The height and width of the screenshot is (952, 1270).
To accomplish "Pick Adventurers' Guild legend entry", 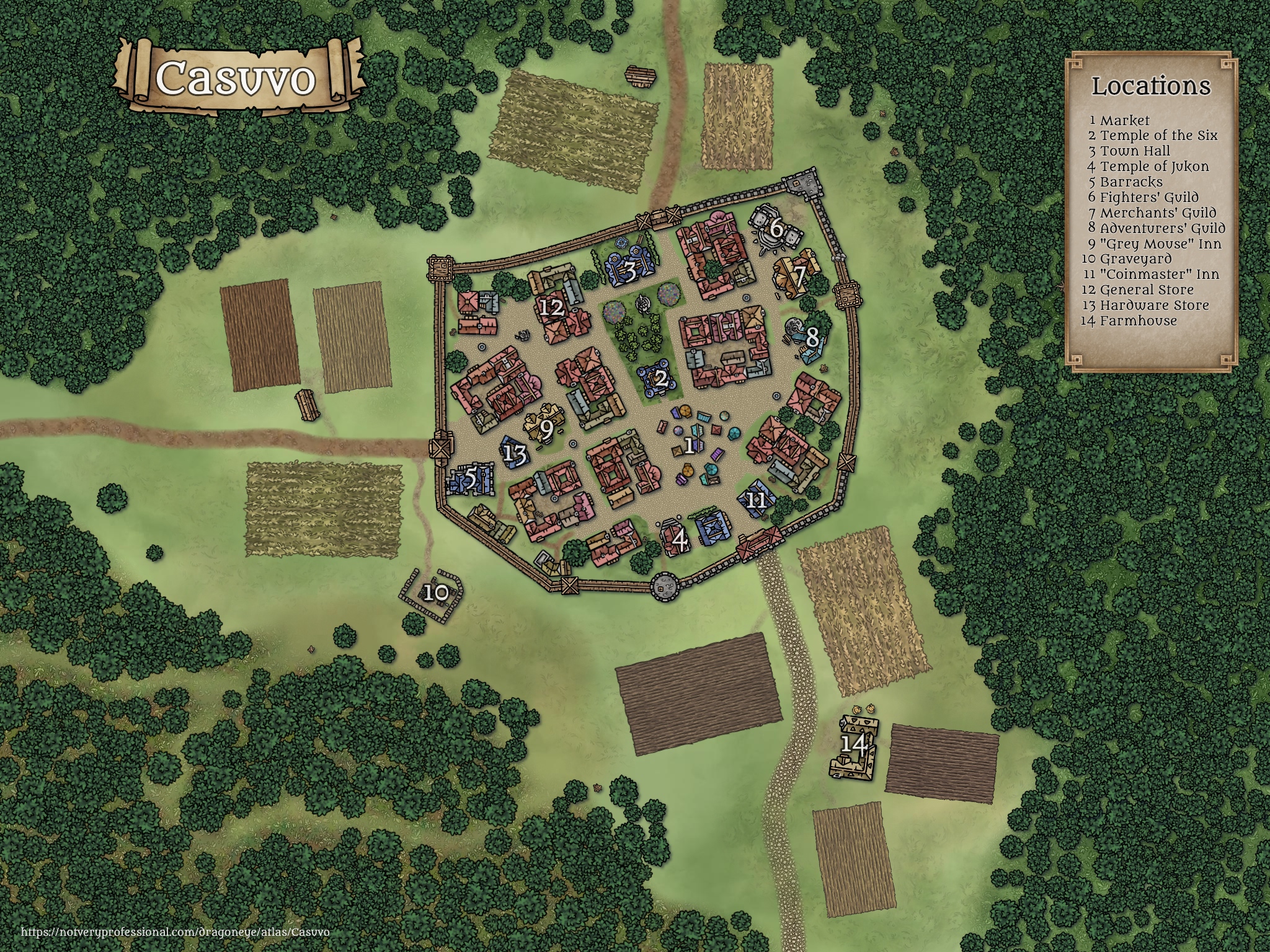I will pyautogui.click(x=1162, y=228).
